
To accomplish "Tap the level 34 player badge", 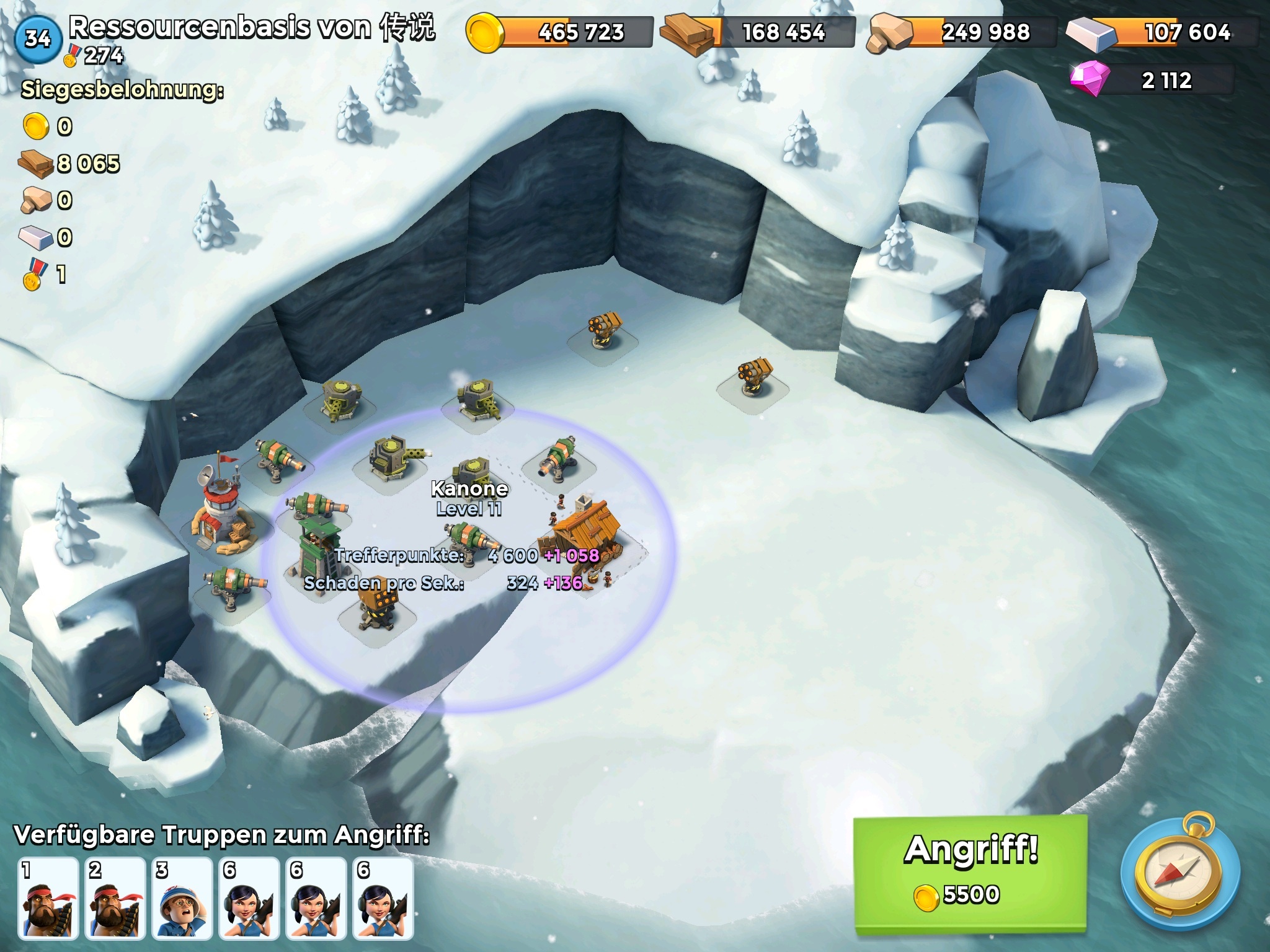I will point(37,38).
